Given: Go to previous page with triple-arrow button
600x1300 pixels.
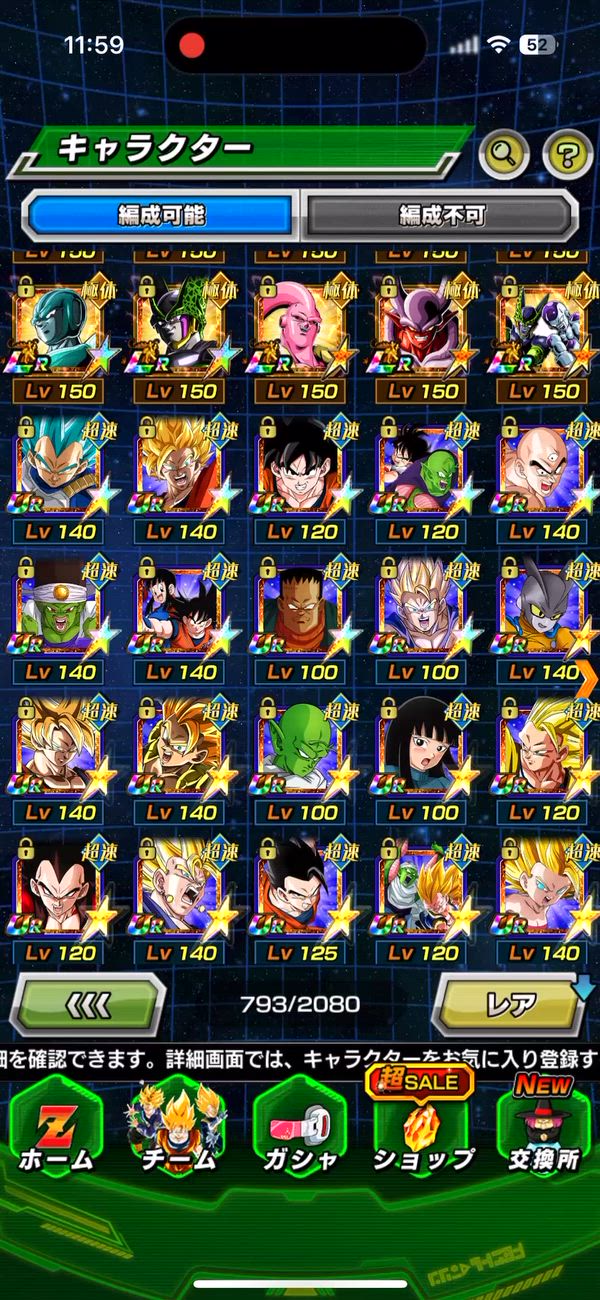Looking at the screenshot, I should pos(88,1003).
